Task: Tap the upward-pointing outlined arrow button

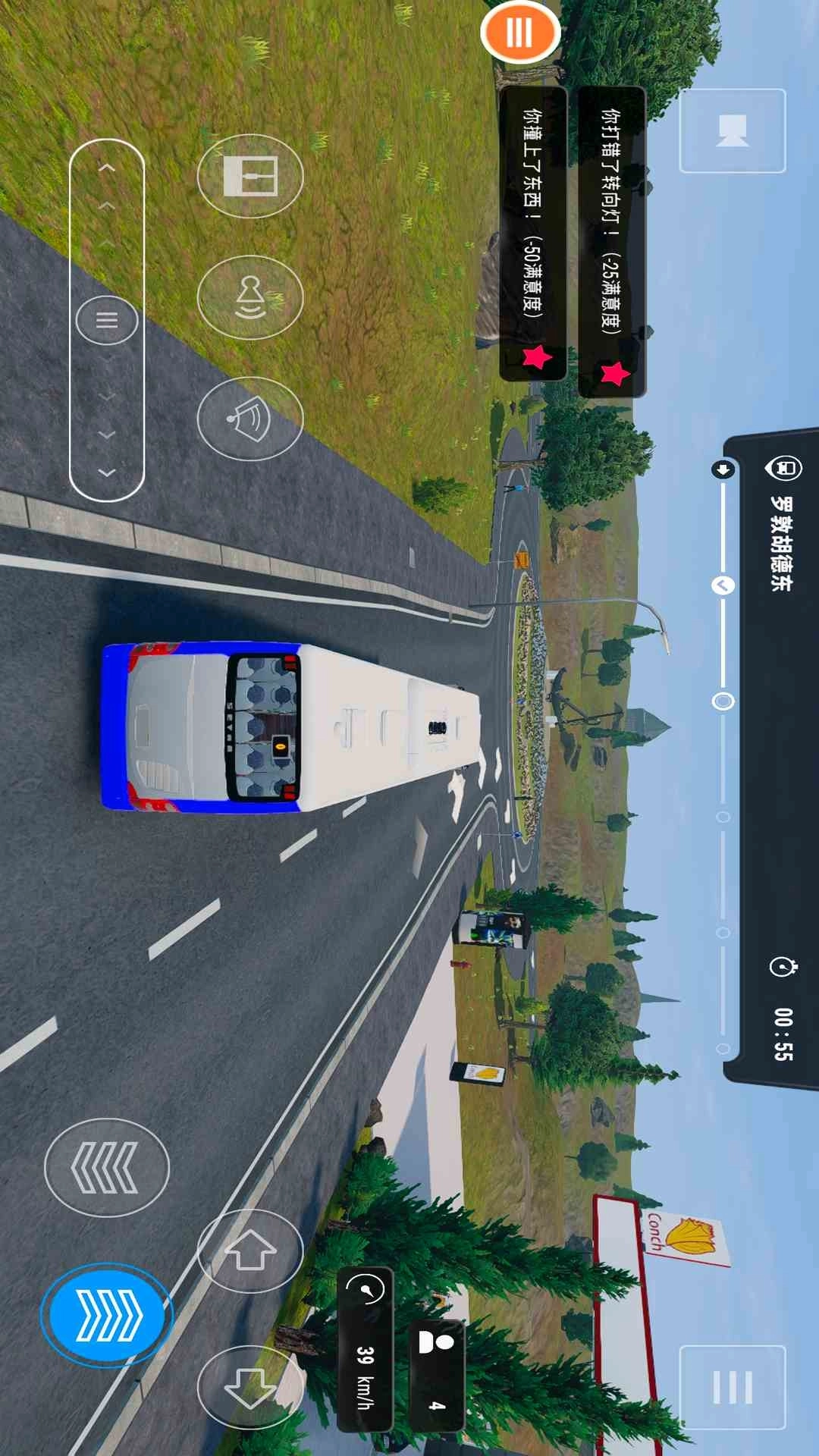Action: tap(250, 1250)
